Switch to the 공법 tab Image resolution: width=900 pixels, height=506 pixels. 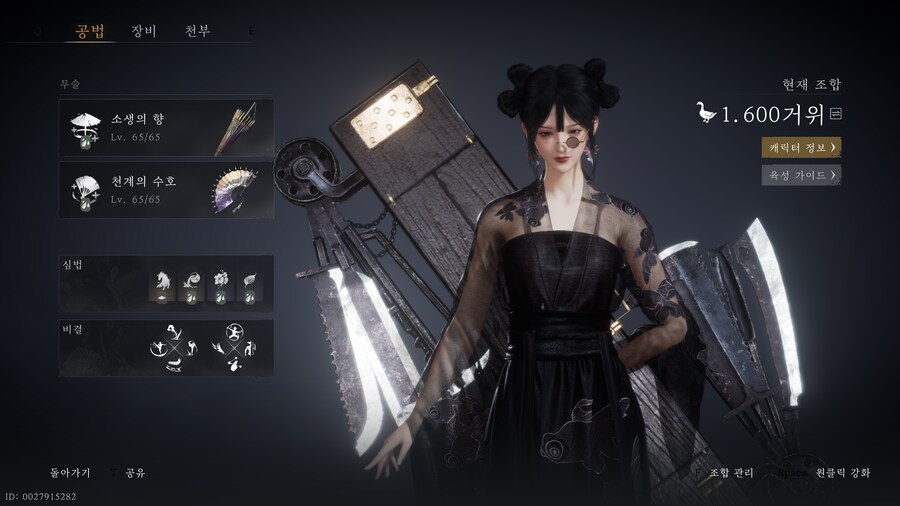pos(89,30)
